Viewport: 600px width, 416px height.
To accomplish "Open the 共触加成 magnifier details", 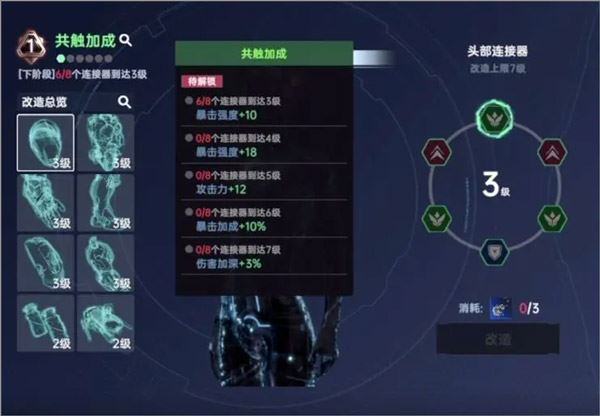I will (126, 41).
